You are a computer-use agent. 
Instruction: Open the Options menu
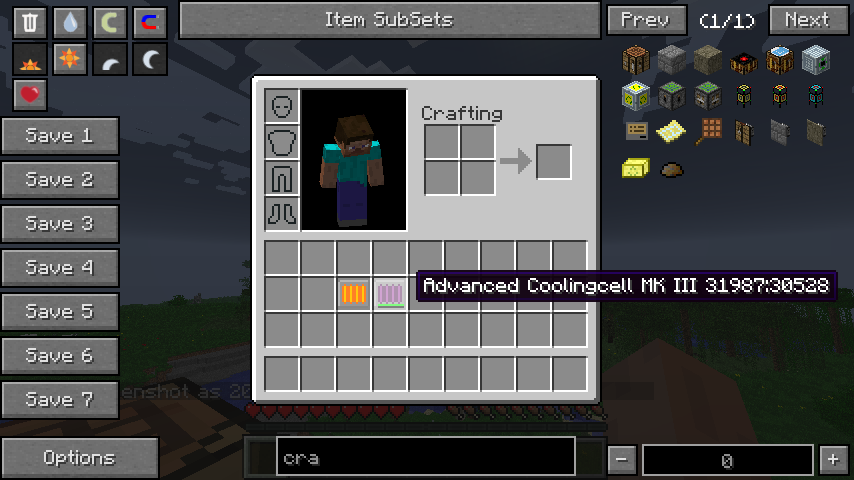79,458
